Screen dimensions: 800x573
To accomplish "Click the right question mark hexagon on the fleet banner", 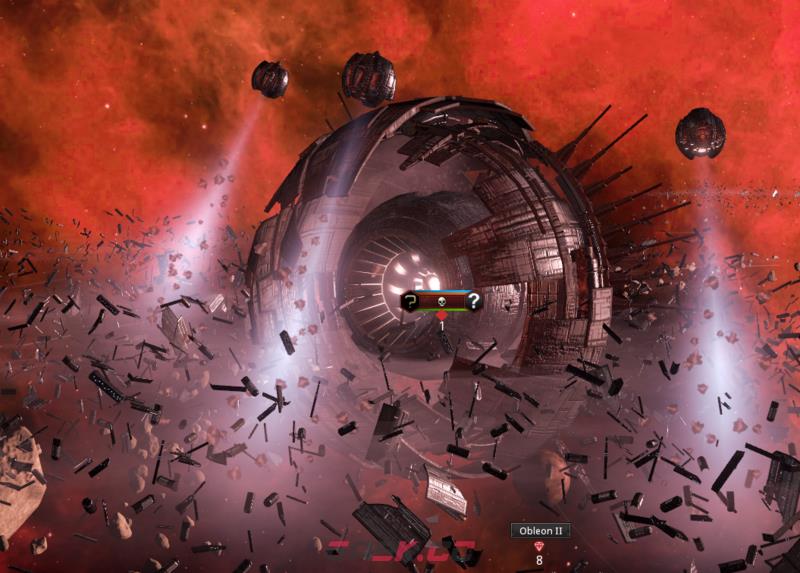I will tap(473, 300).
